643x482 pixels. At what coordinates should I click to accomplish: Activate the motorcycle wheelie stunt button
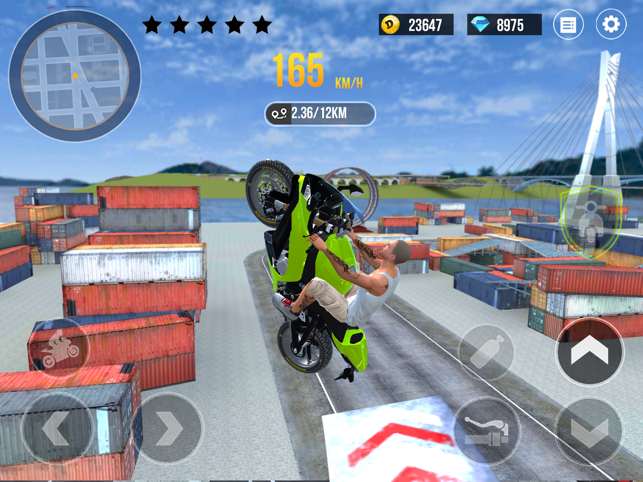58,349
